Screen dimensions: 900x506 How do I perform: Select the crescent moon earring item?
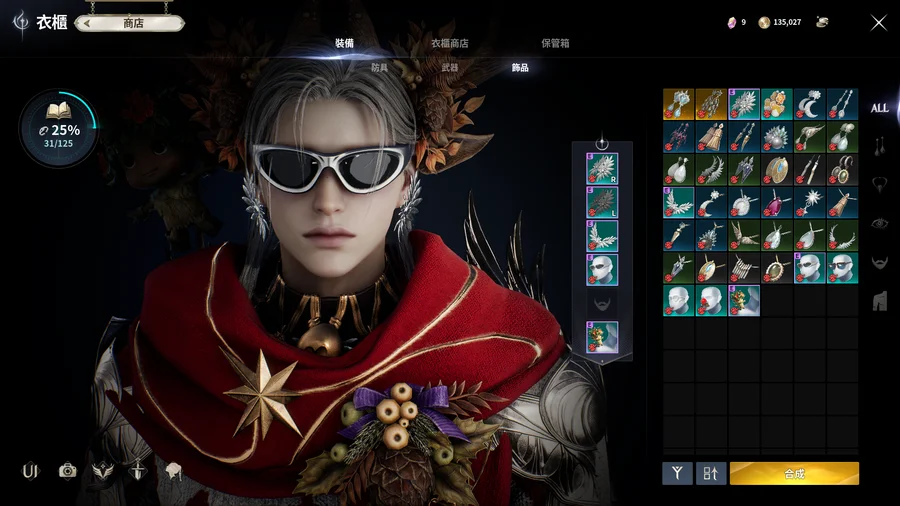810,104
